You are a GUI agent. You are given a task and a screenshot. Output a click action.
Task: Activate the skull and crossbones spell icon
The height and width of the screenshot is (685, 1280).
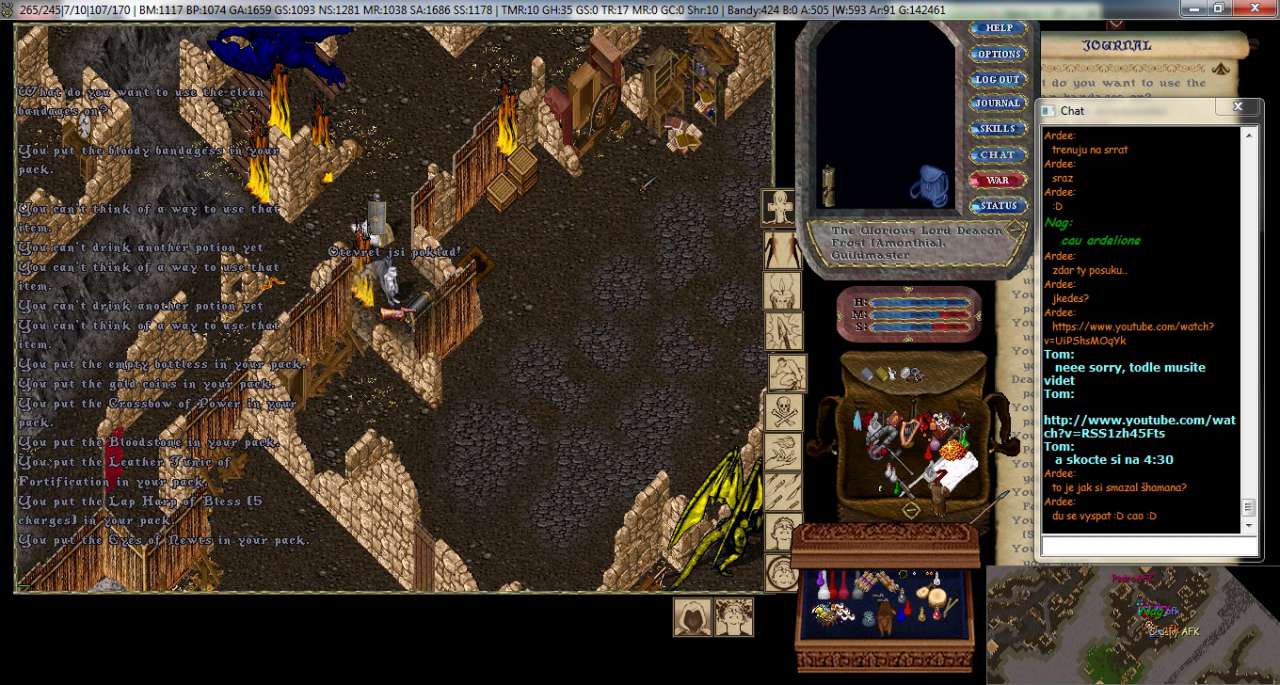[x=783, y=411]
